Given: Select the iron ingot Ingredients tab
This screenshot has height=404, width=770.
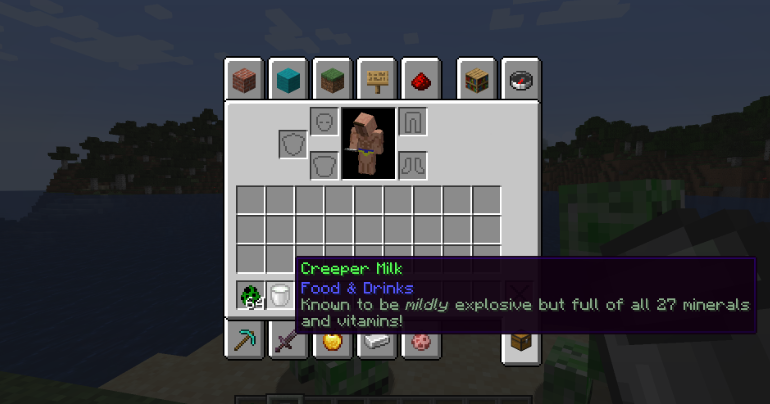Looking at the screenshot, I should pyautogui.click(x=376, y=342).
